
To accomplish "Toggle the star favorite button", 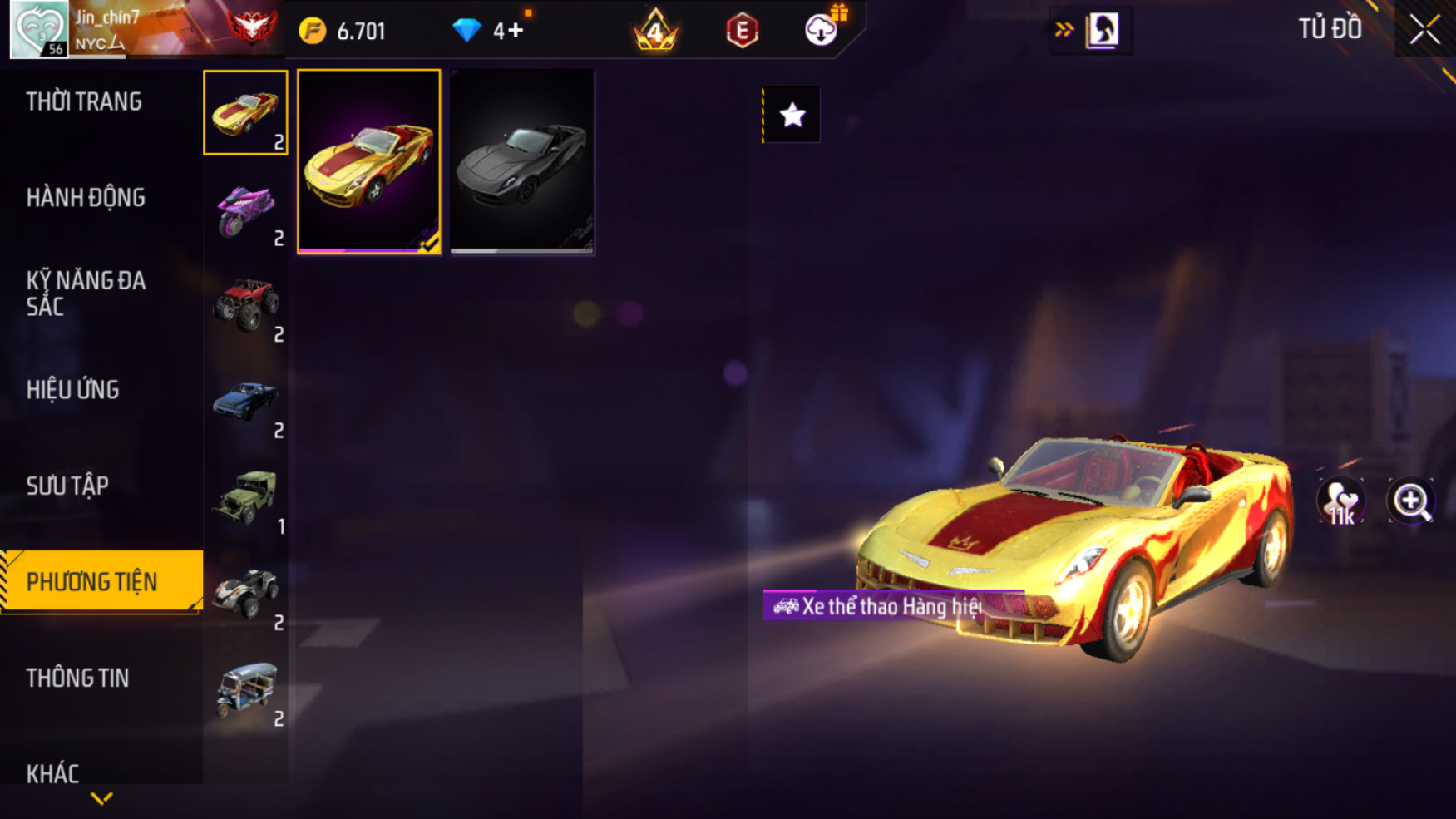I will 792,115.
